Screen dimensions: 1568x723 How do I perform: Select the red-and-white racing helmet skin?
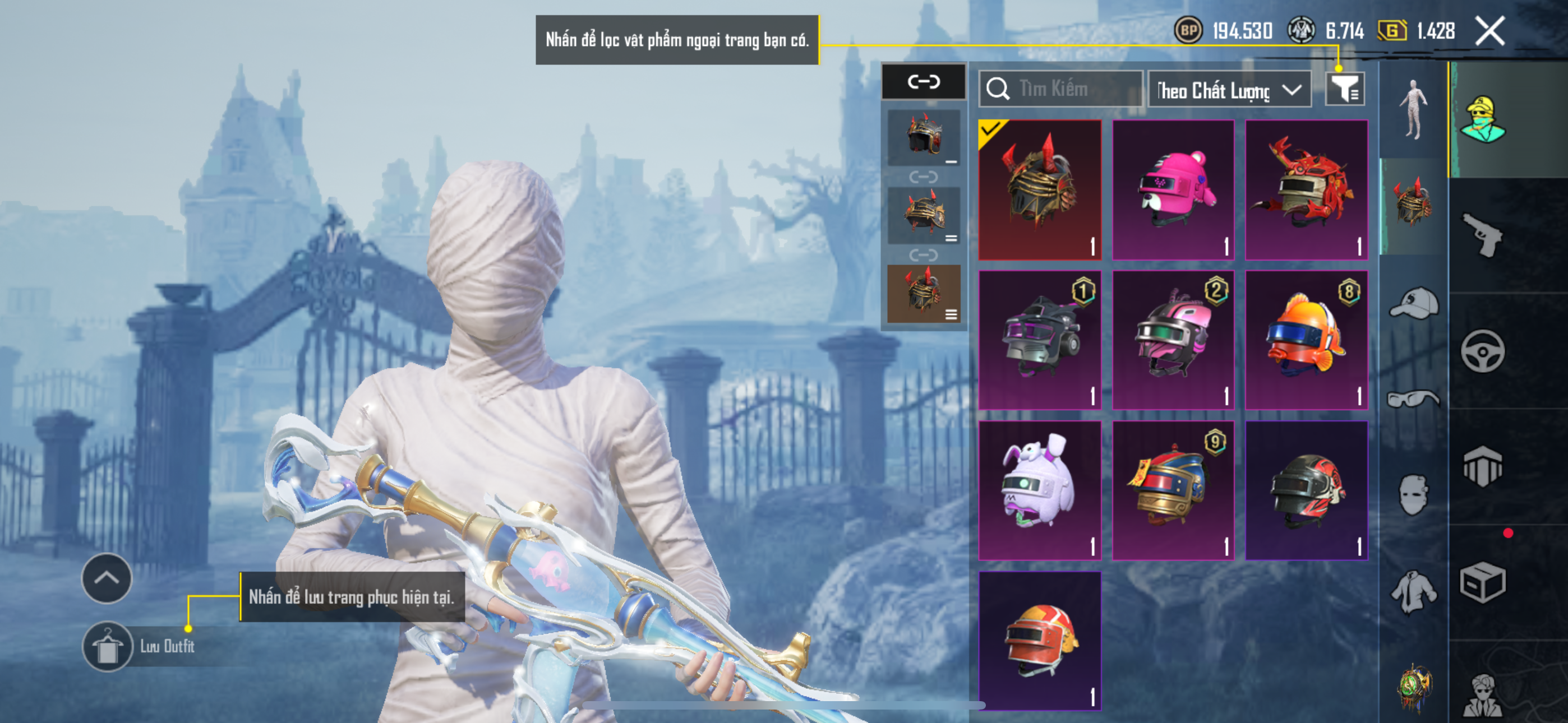pyautogui.click(x=1040, y=640)
